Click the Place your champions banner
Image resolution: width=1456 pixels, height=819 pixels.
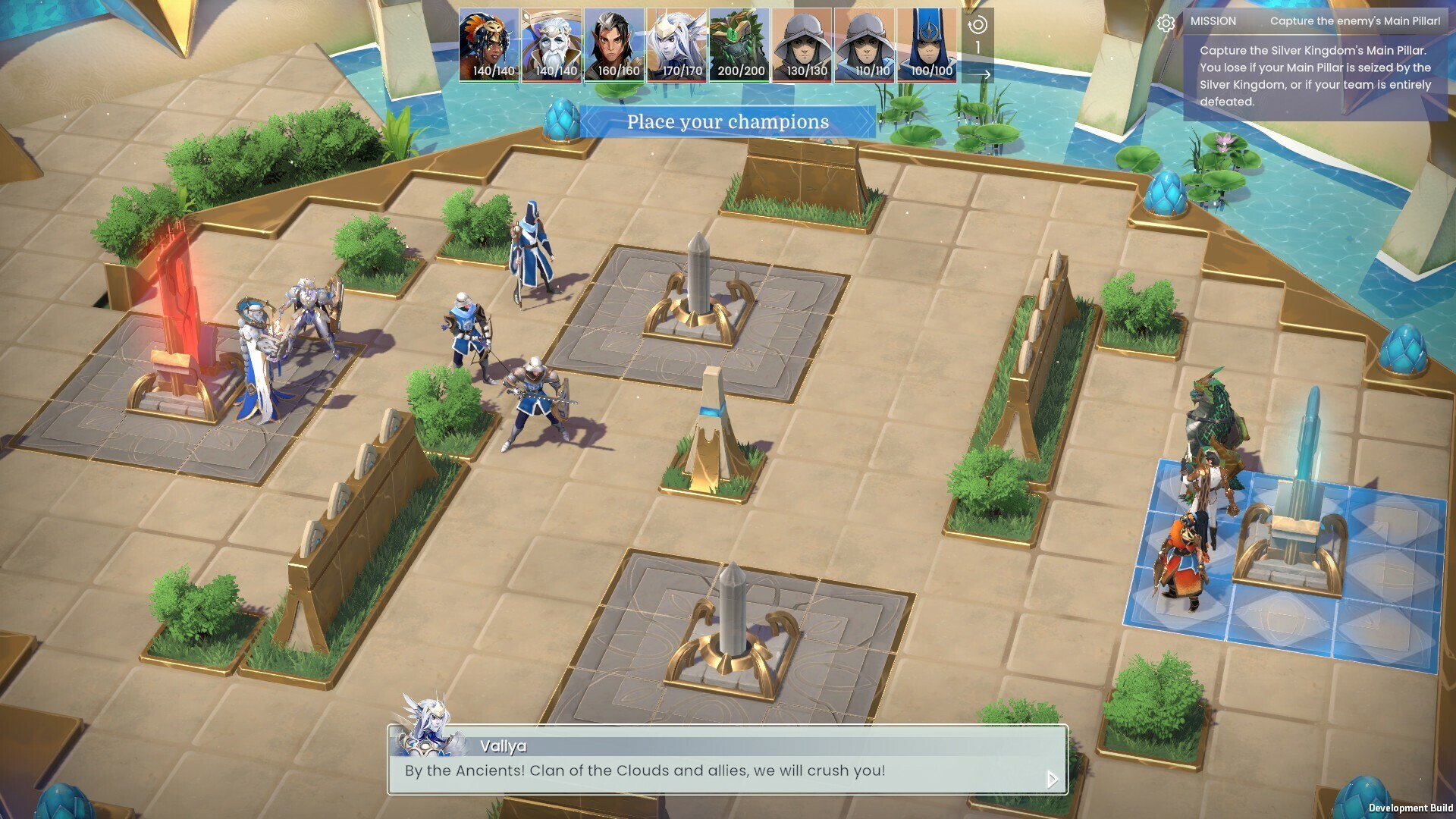click(726, 121)
